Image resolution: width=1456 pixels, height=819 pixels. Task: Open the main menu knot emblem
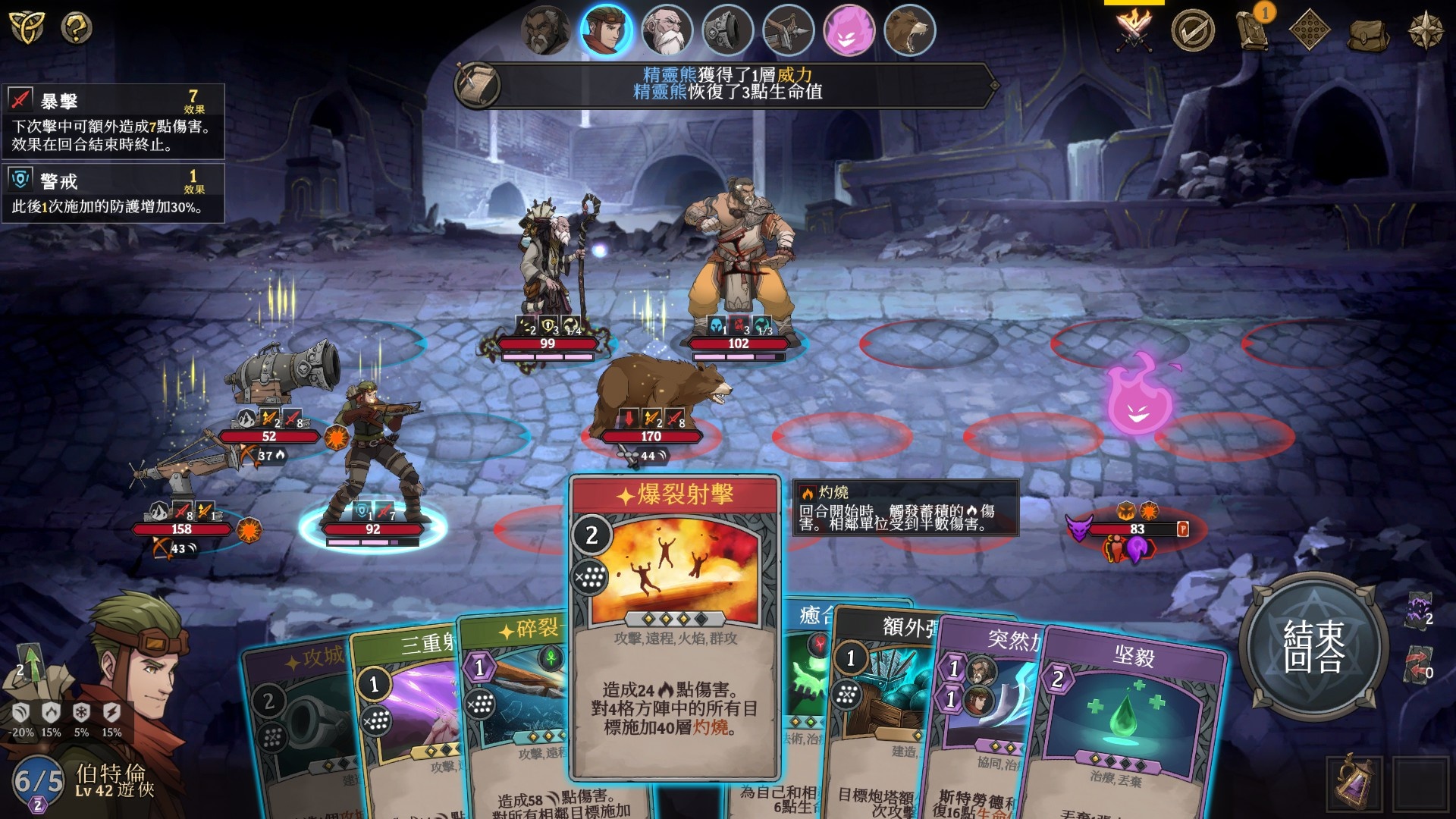tap(27, 27)
